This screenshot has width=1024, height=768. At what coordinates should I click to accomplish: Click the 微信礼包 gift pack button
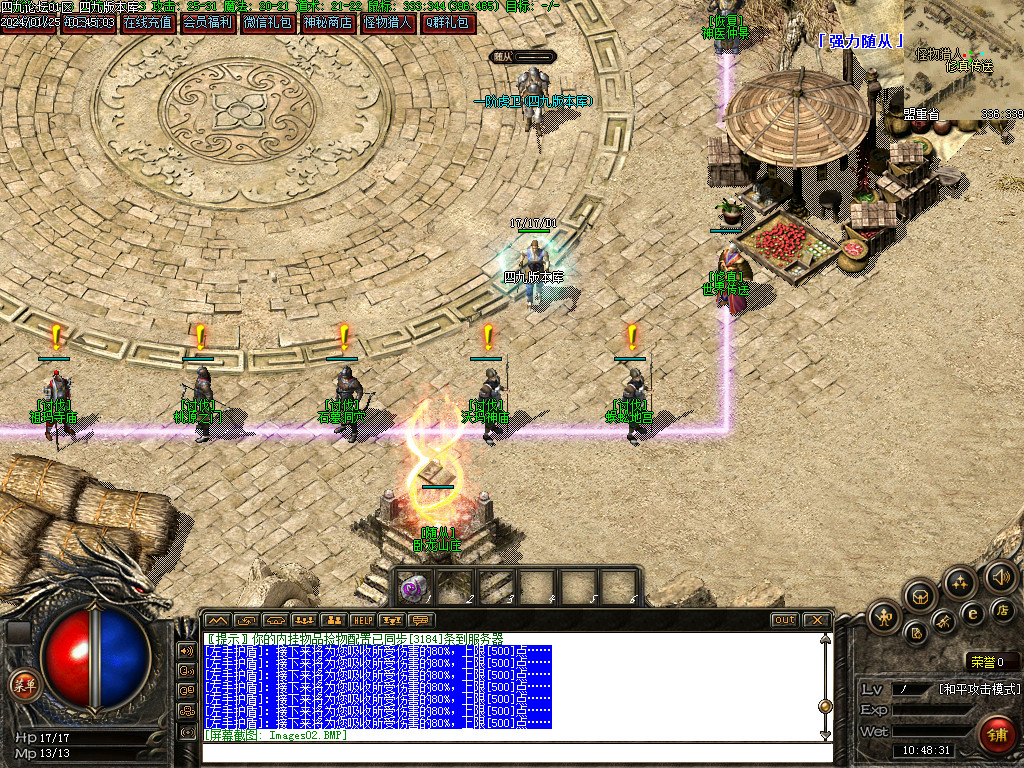tap(269, 22)
